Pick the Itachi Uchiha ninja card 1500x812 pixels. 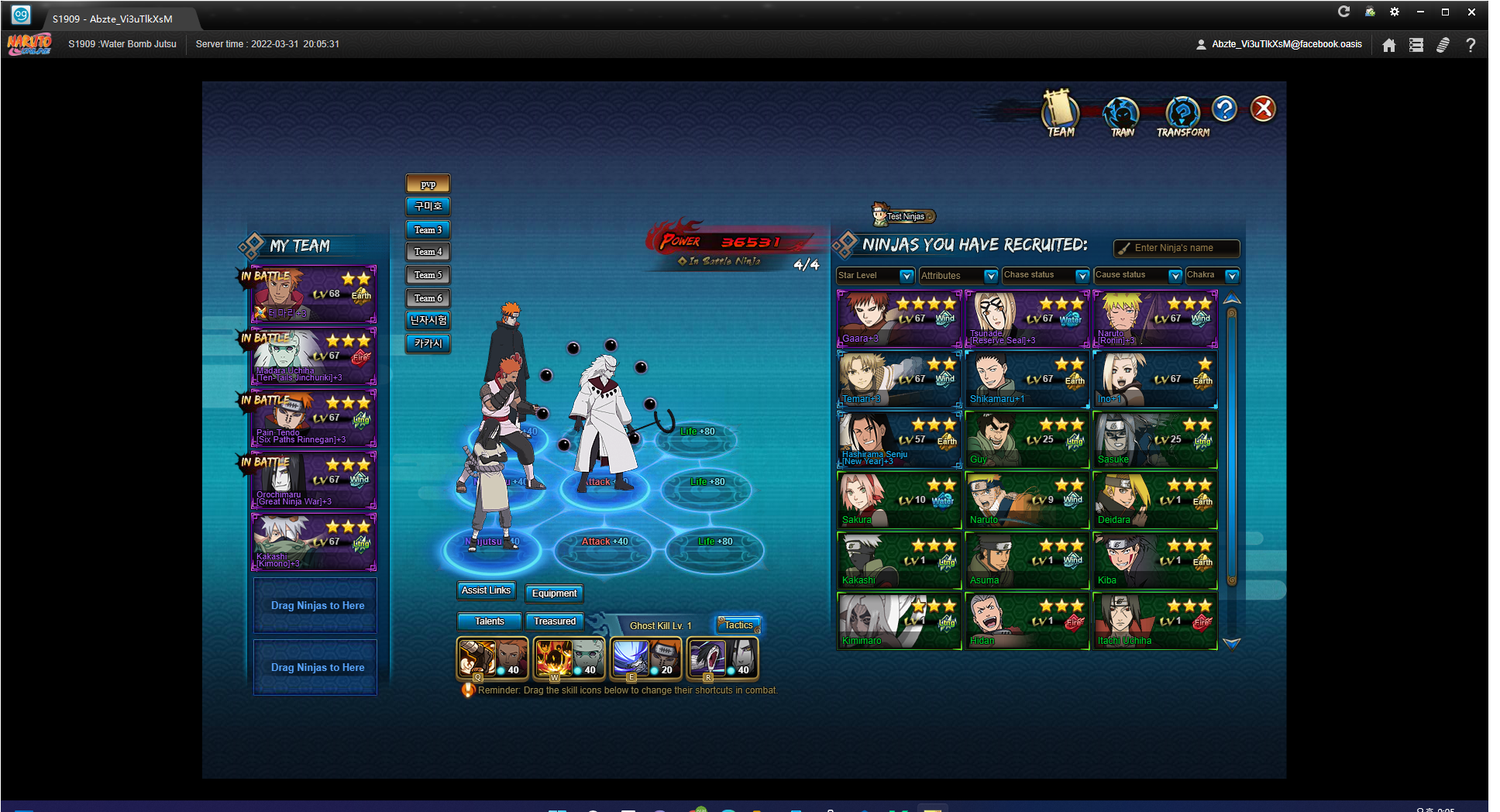(1154, 621)
